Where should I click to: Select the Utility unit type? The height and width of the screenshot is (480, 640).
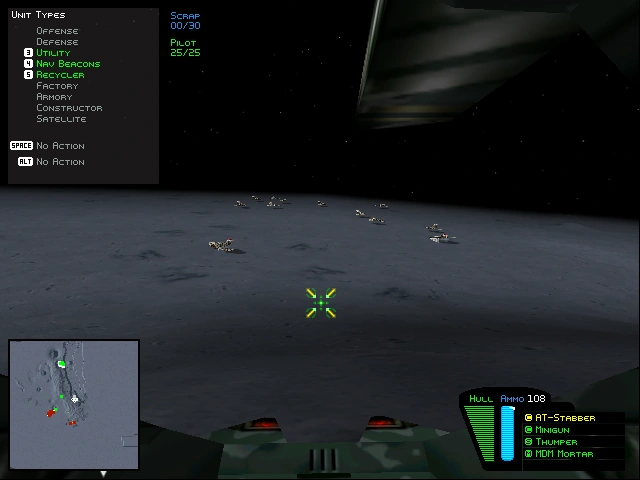(x=53, y=53)
